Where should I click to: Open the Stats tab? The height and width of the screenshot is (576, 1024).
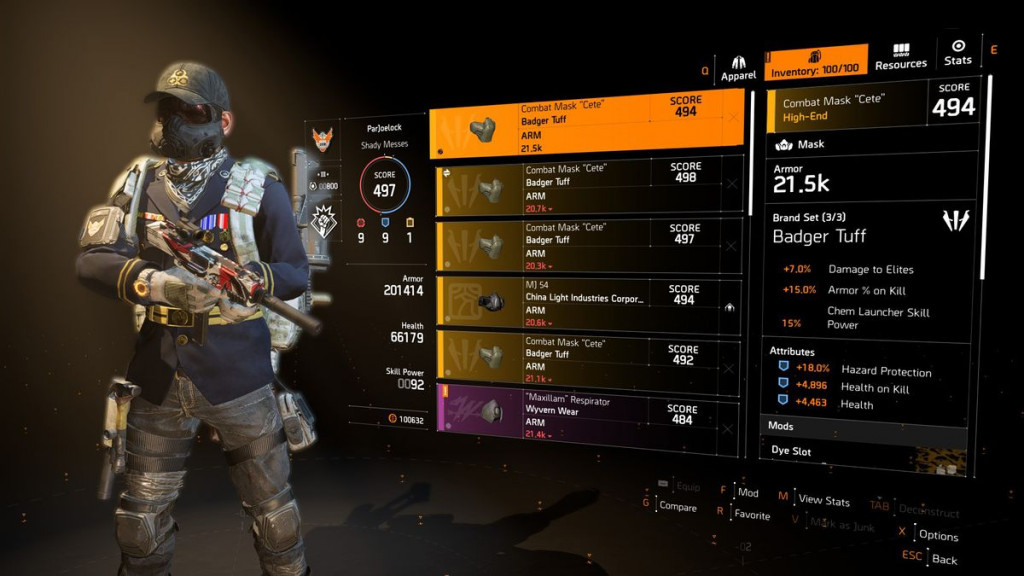tap(957, 53)
